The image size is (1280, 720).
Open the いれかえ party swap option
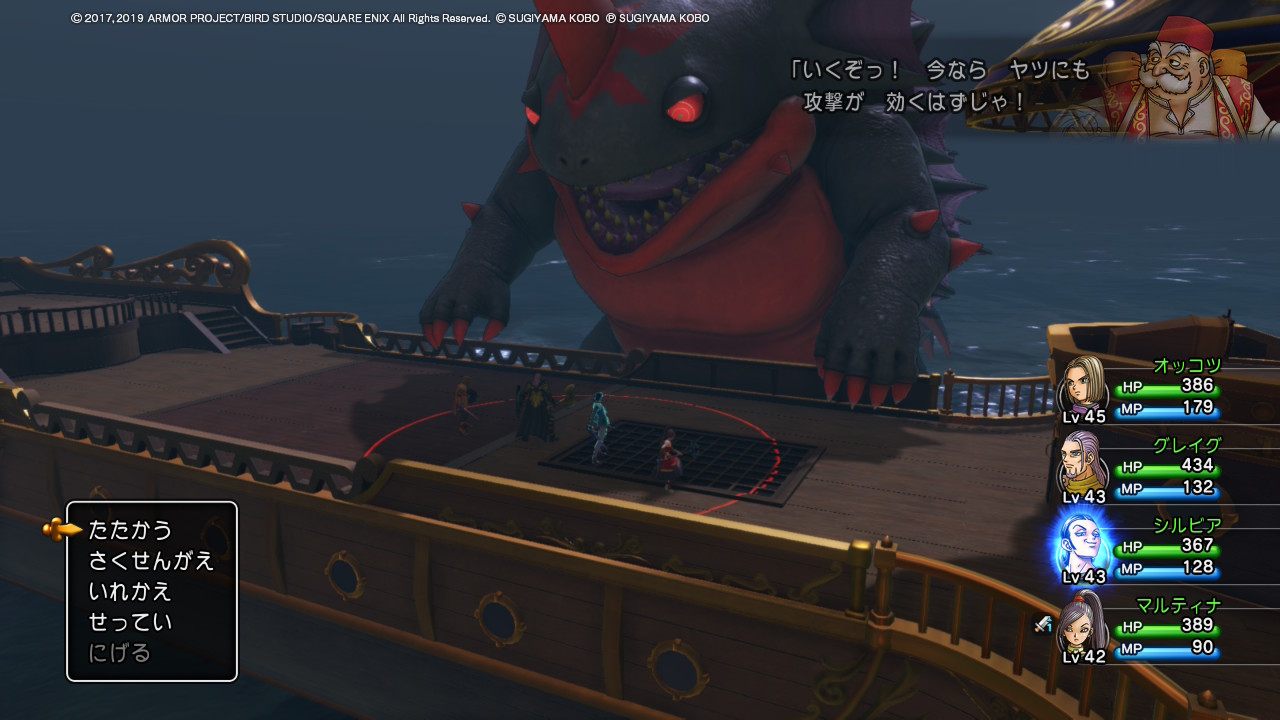pyautogui.click(x=131, y=591)
